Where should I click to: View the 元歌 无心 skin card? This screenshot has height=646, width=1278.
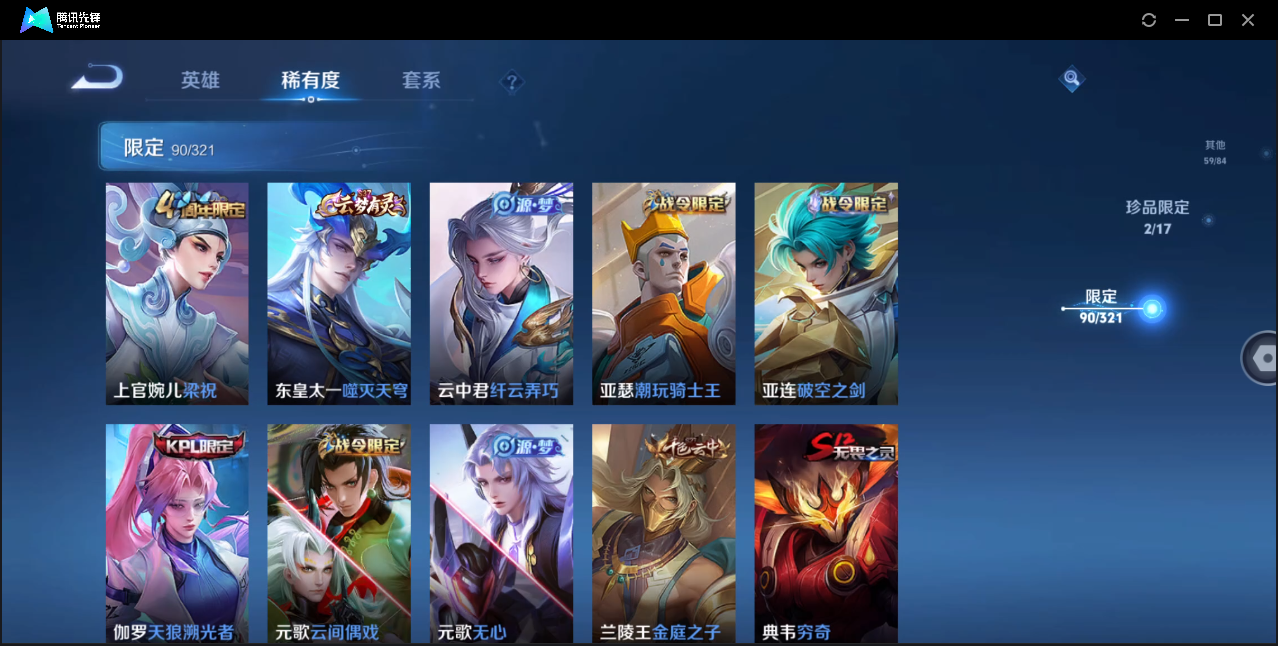point(501,533)
